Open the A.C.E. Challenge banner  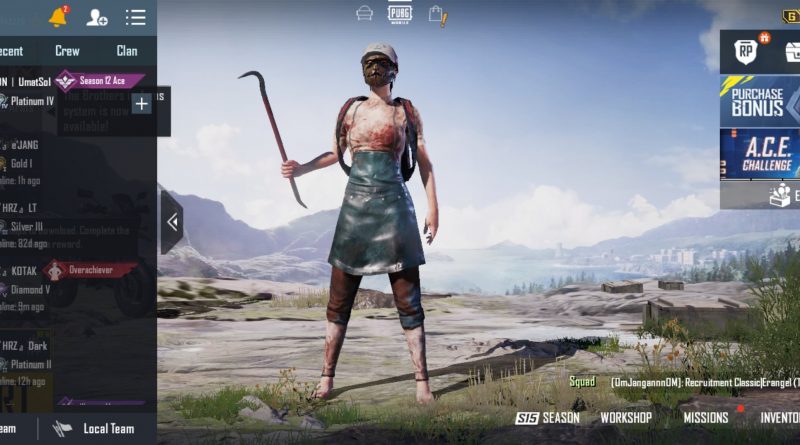coord(759,154)
